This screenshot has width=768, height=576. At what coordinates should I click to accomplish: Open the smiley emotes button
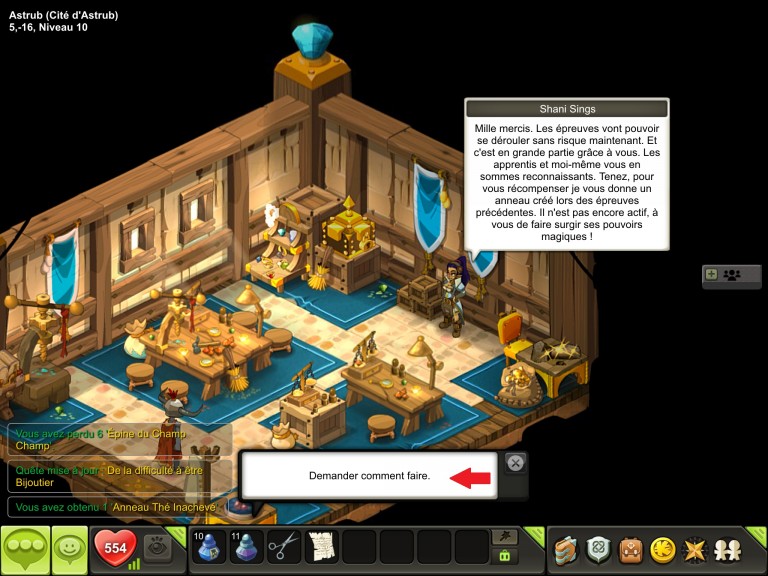[69, 548]
